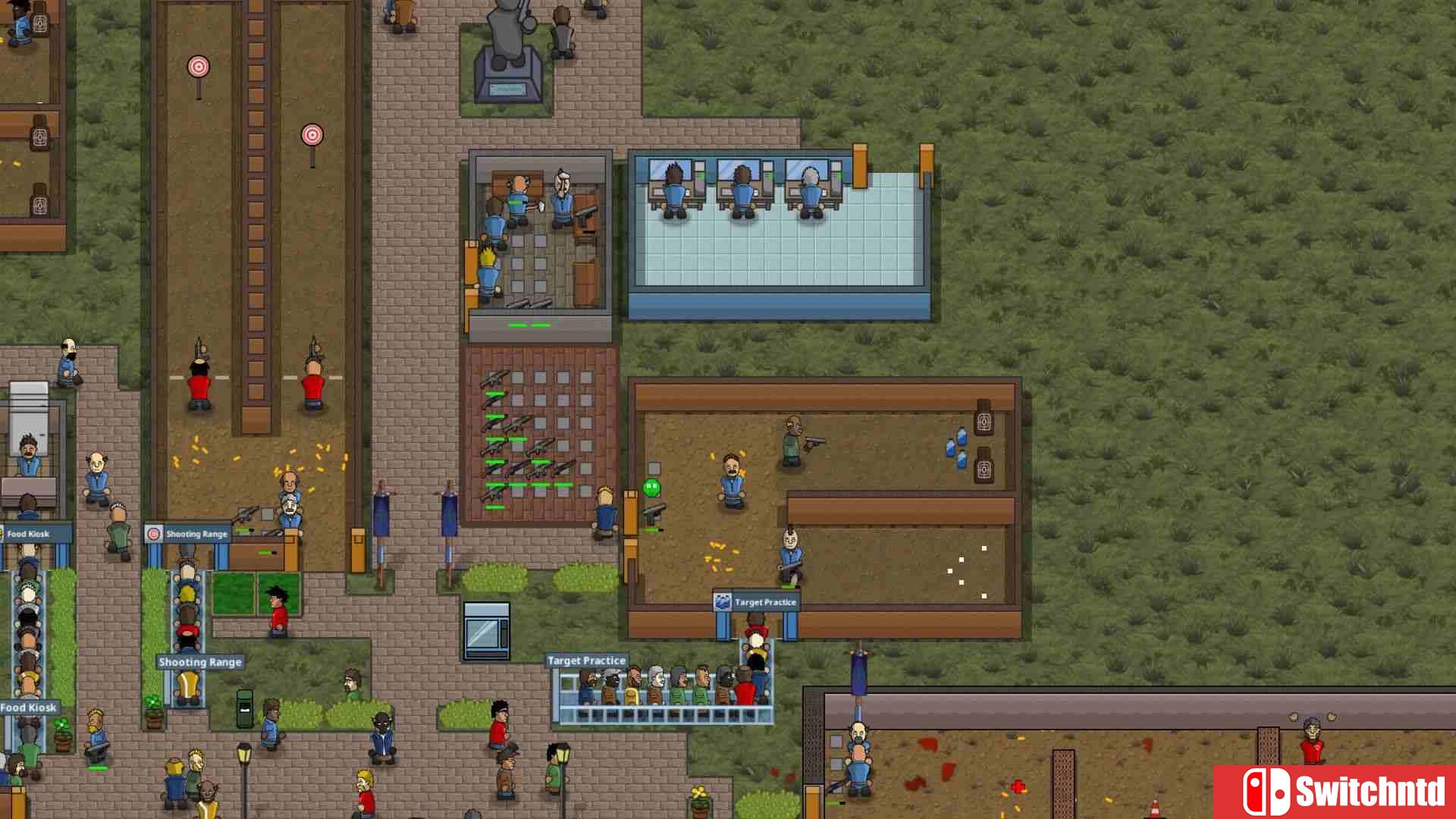The image size is (1456, 819).
Task: Toggle the green indicator under the shop counter
Action: [x=265, y=552]
